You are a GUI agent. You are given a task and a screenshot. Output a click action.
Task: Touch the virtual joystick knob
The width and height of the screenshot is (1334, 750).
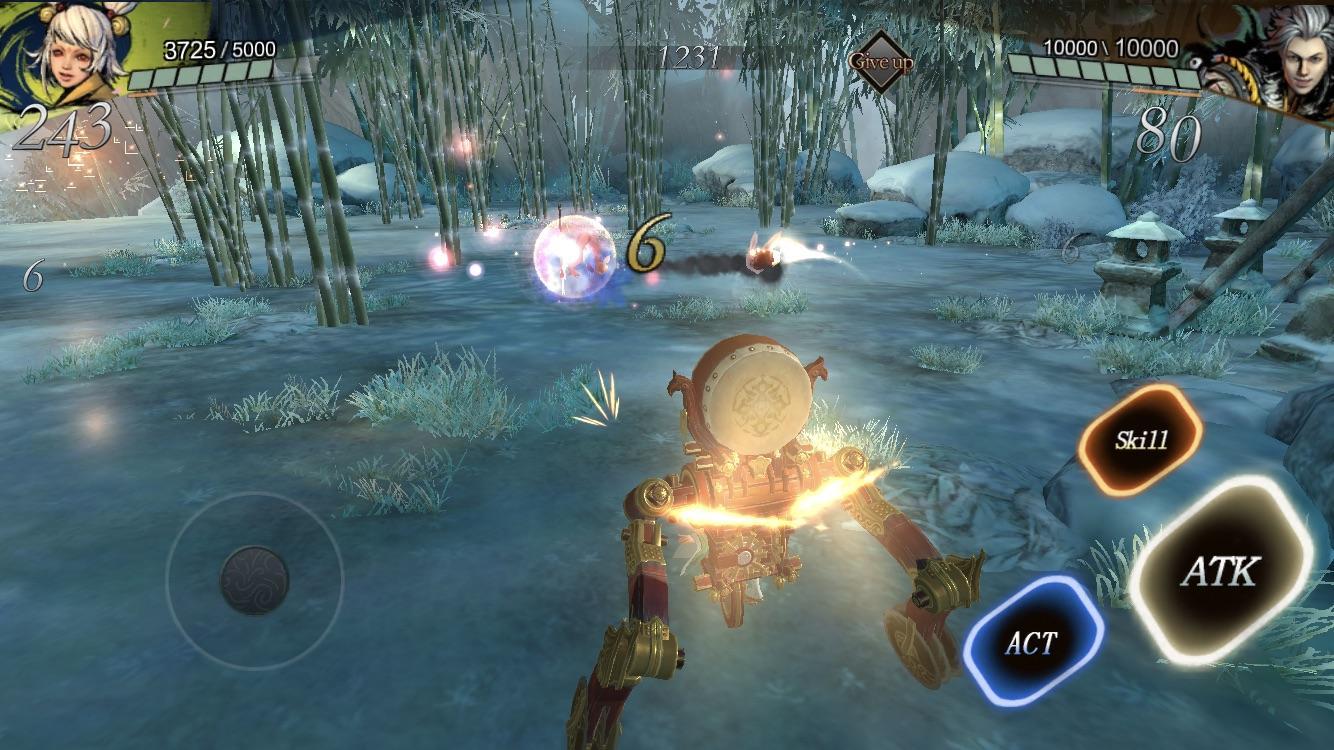click(x=254, y=580)
